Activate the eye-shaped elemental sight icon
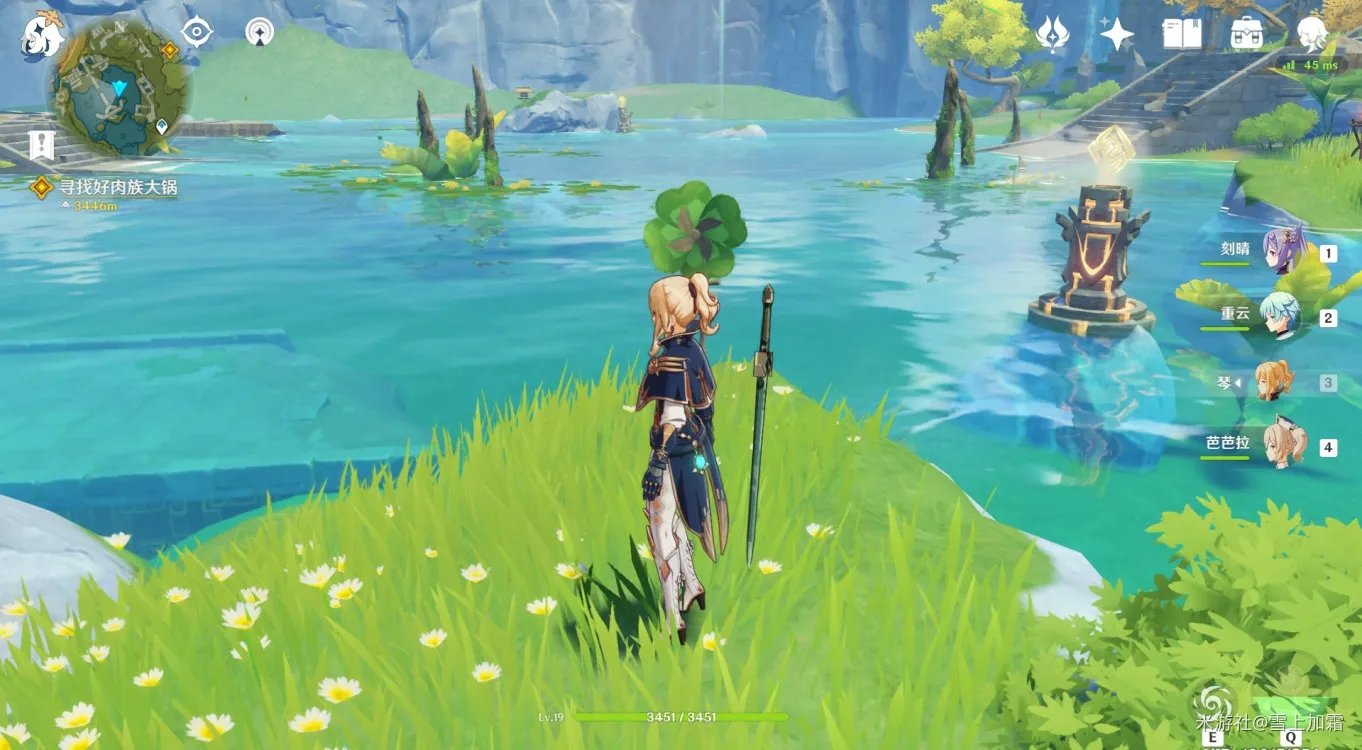The width and height of the screenshot is (1362, 750). click(x=196, y=32)
